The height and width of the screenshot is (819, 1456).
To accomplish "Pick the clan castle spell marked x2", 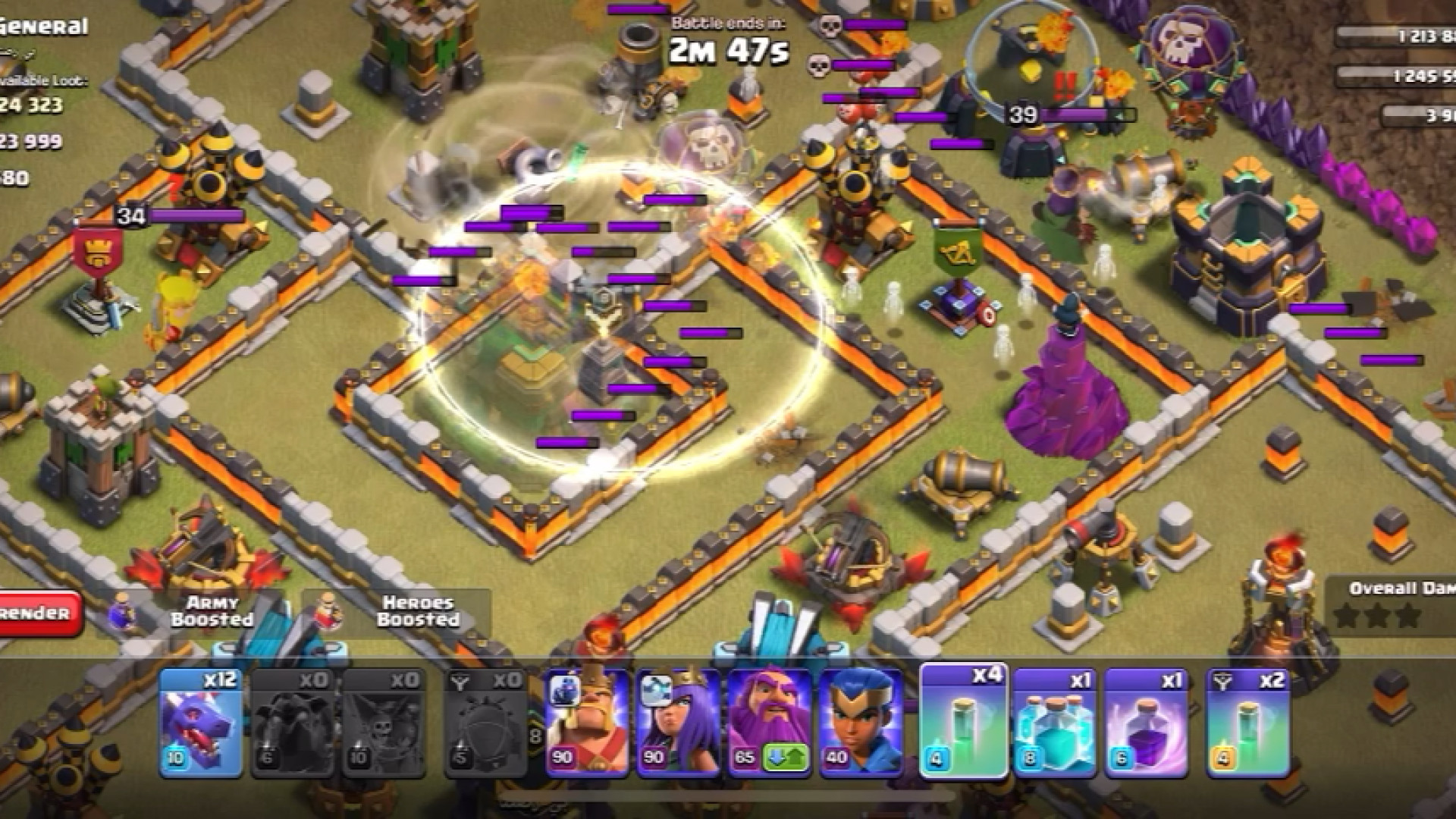I will tap(1247, 722).
